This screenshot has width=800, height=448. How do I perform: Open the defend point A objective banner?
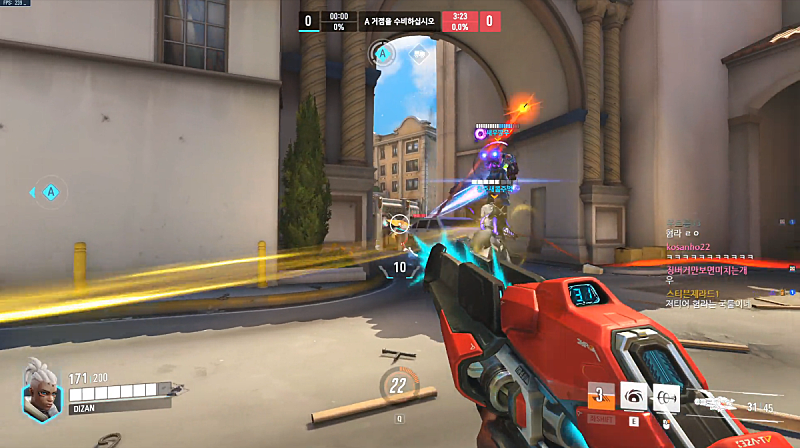[400, 20]
